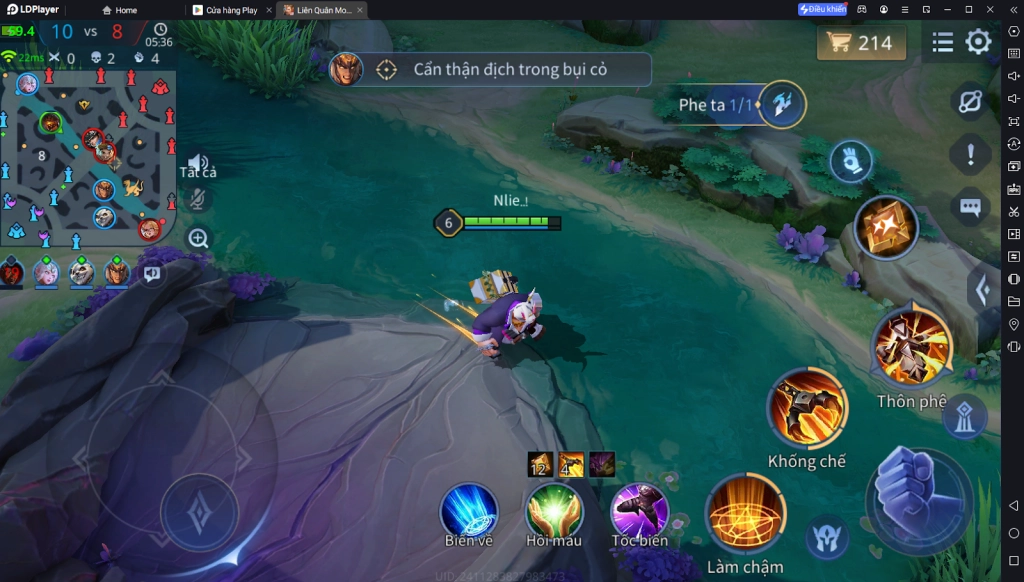Open the LDPlayer Điều khiển control button
1024x582 pixels.
[822, 9]
